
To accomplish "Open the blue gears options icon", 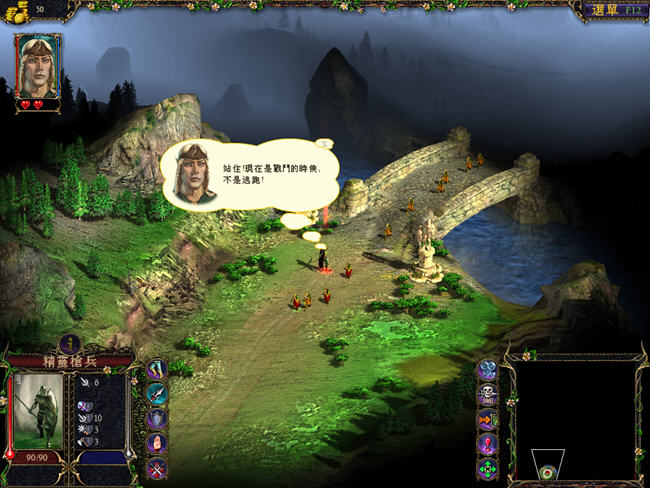I will click(x=487, y=370).
